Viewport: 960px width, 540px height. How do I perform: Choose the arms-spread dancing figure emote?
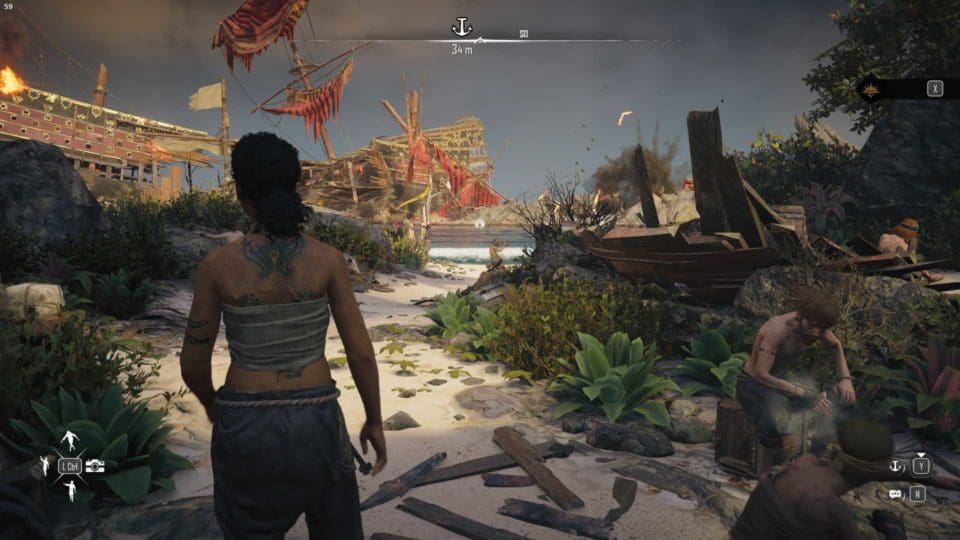pos(69,439)
